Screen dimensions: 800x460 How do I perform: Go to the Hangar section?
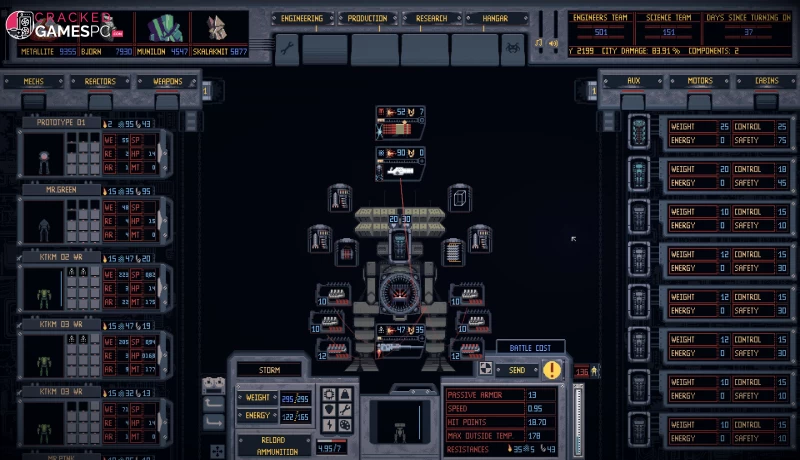(x=496, y=18)
